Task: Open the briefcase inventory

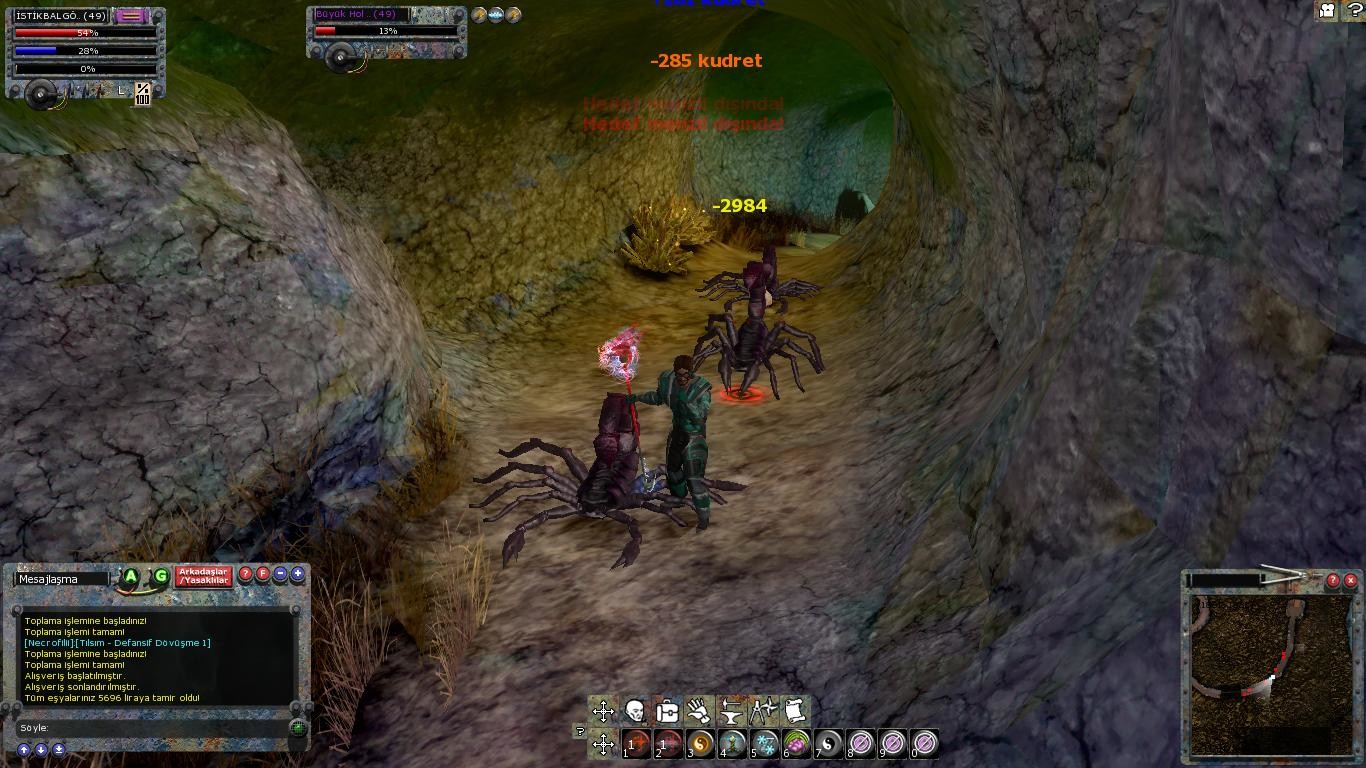Action: point(667,711)
